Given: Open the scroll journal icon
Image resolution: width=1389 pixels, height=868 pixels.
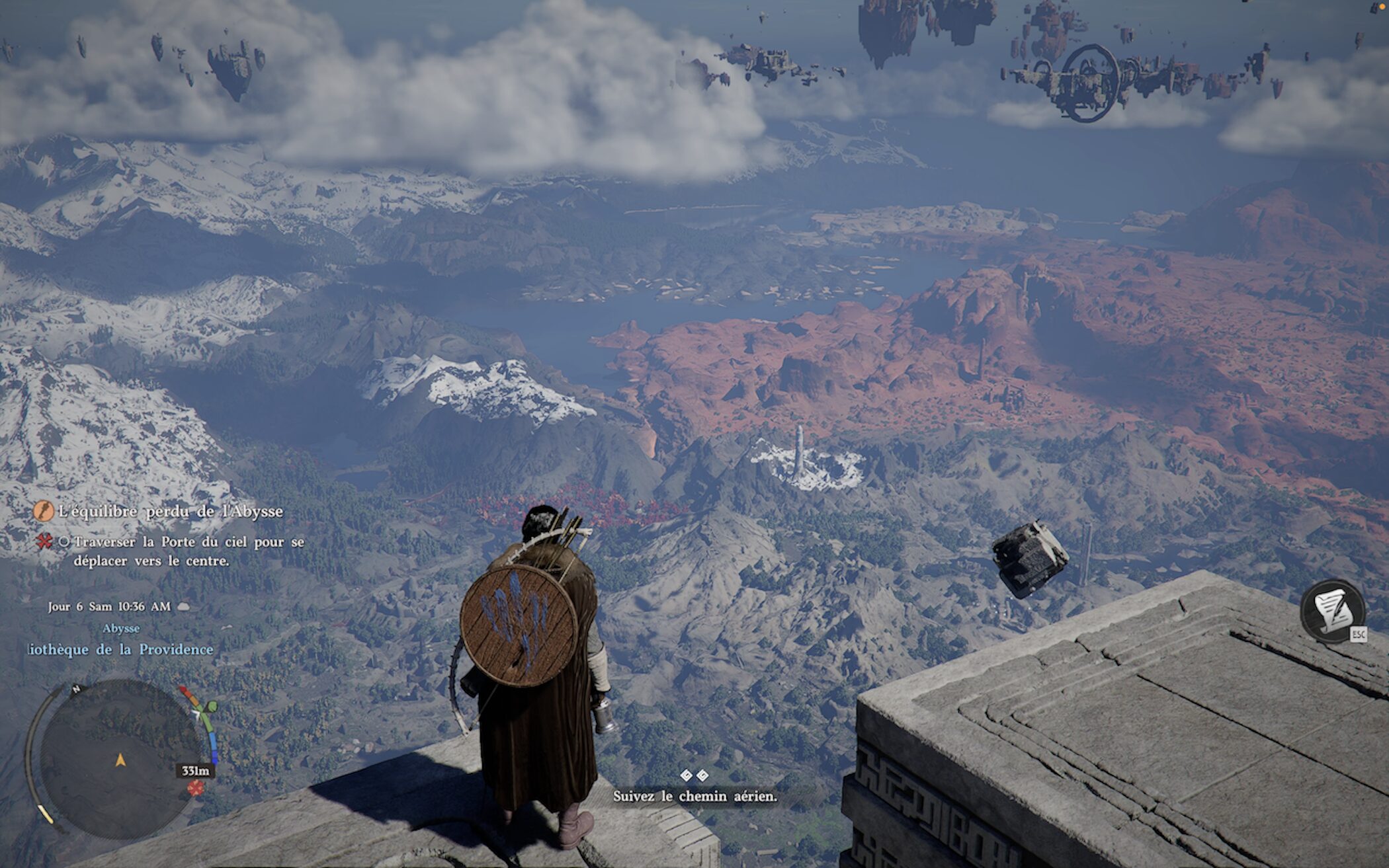Looking at the screenshot, I should 1332,610.
